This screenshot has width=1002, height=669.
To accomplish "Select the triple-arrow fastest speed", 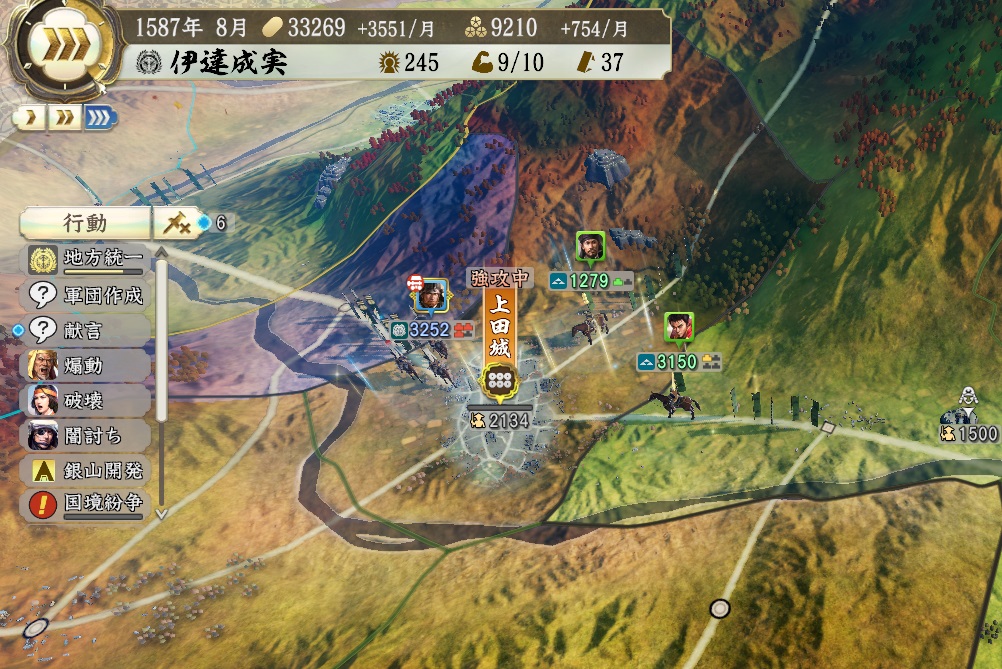I will [x=99, y=118].
